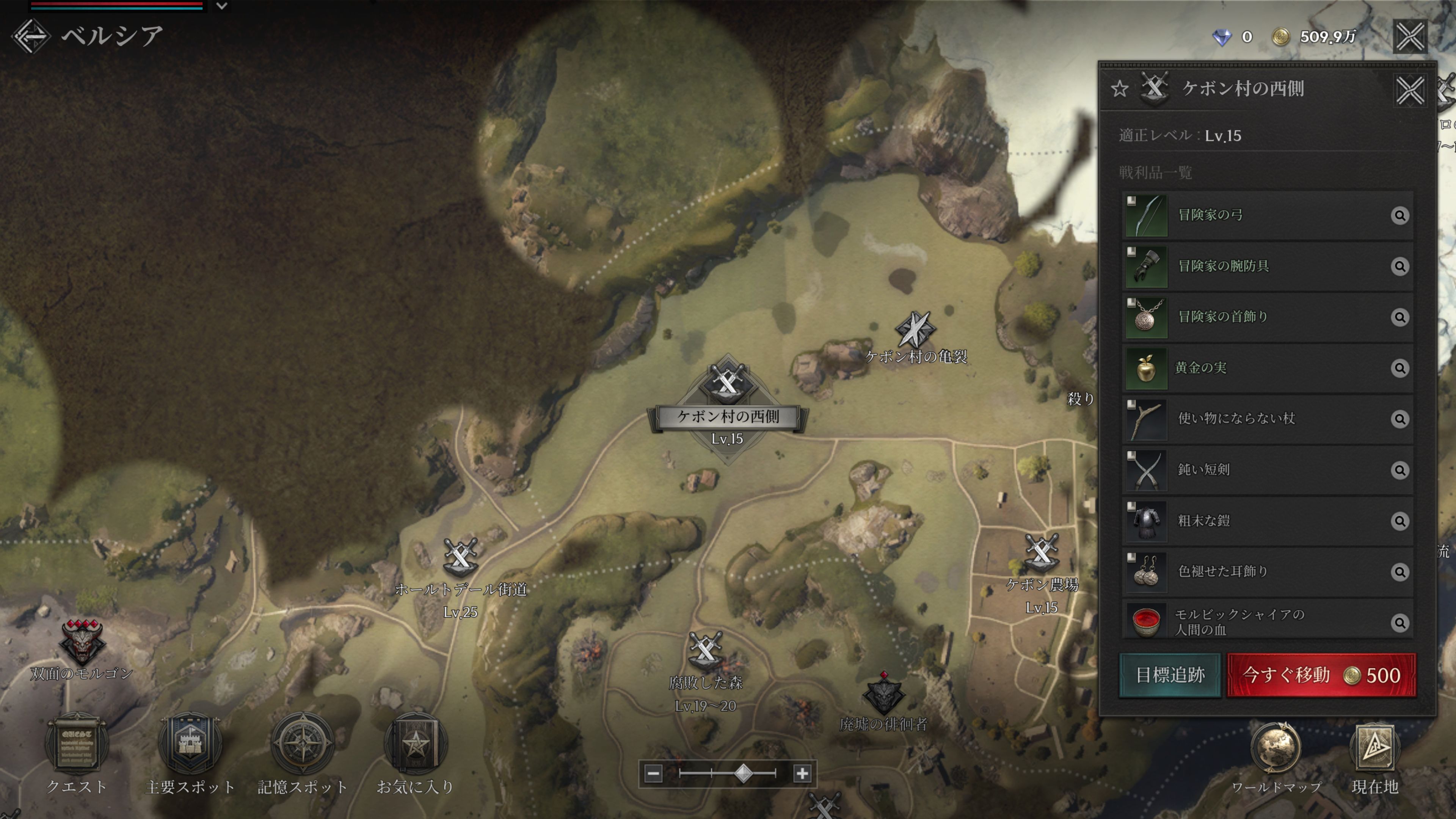Viewport: 1456px width, 819px height.
Task: Open 記憶スポット compass menu
Action: tap(303, 745)
